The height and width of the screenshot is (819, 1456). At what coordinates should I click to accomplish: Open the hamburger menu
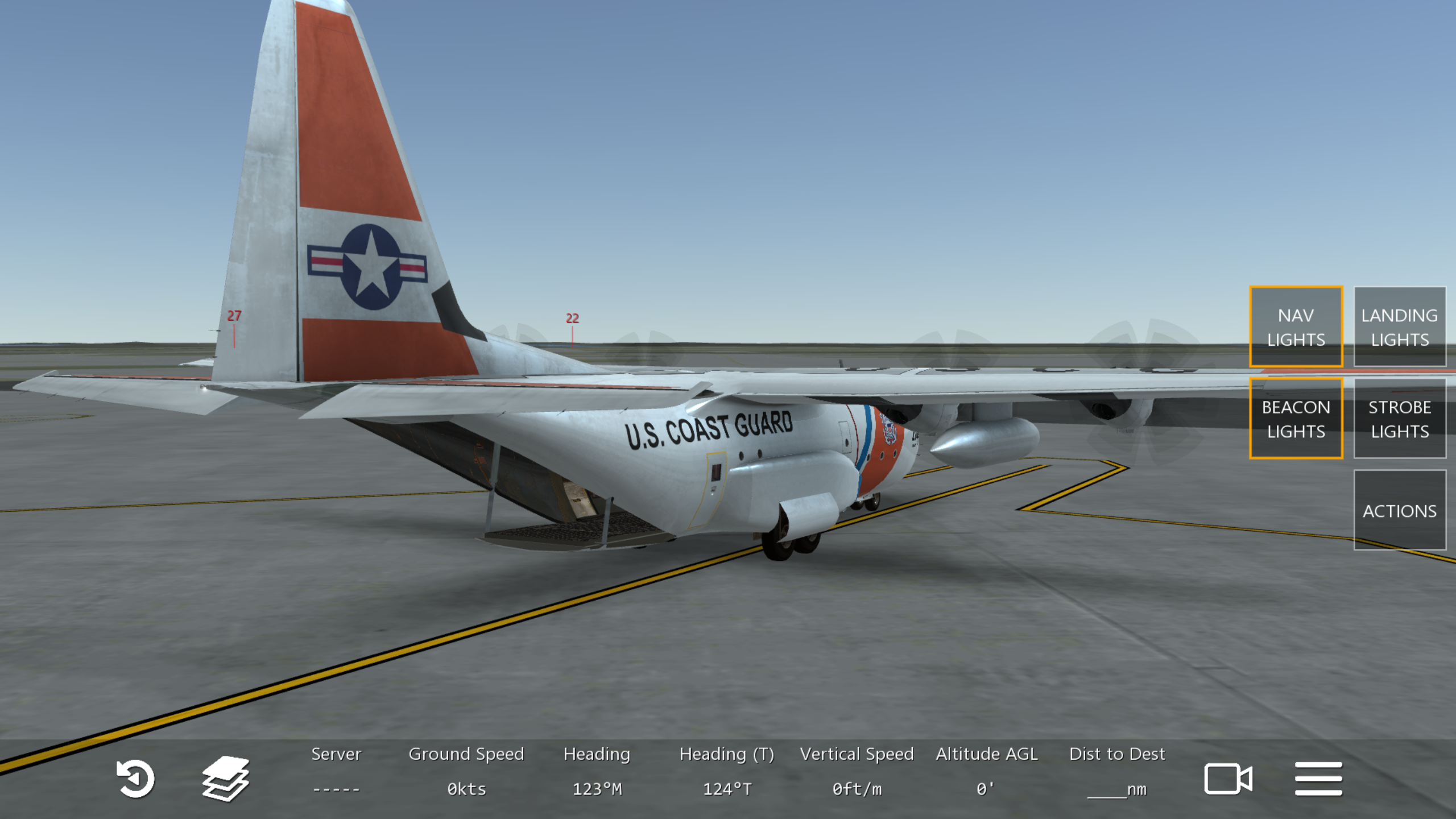pyautogui.click(x=1318, y=778)
